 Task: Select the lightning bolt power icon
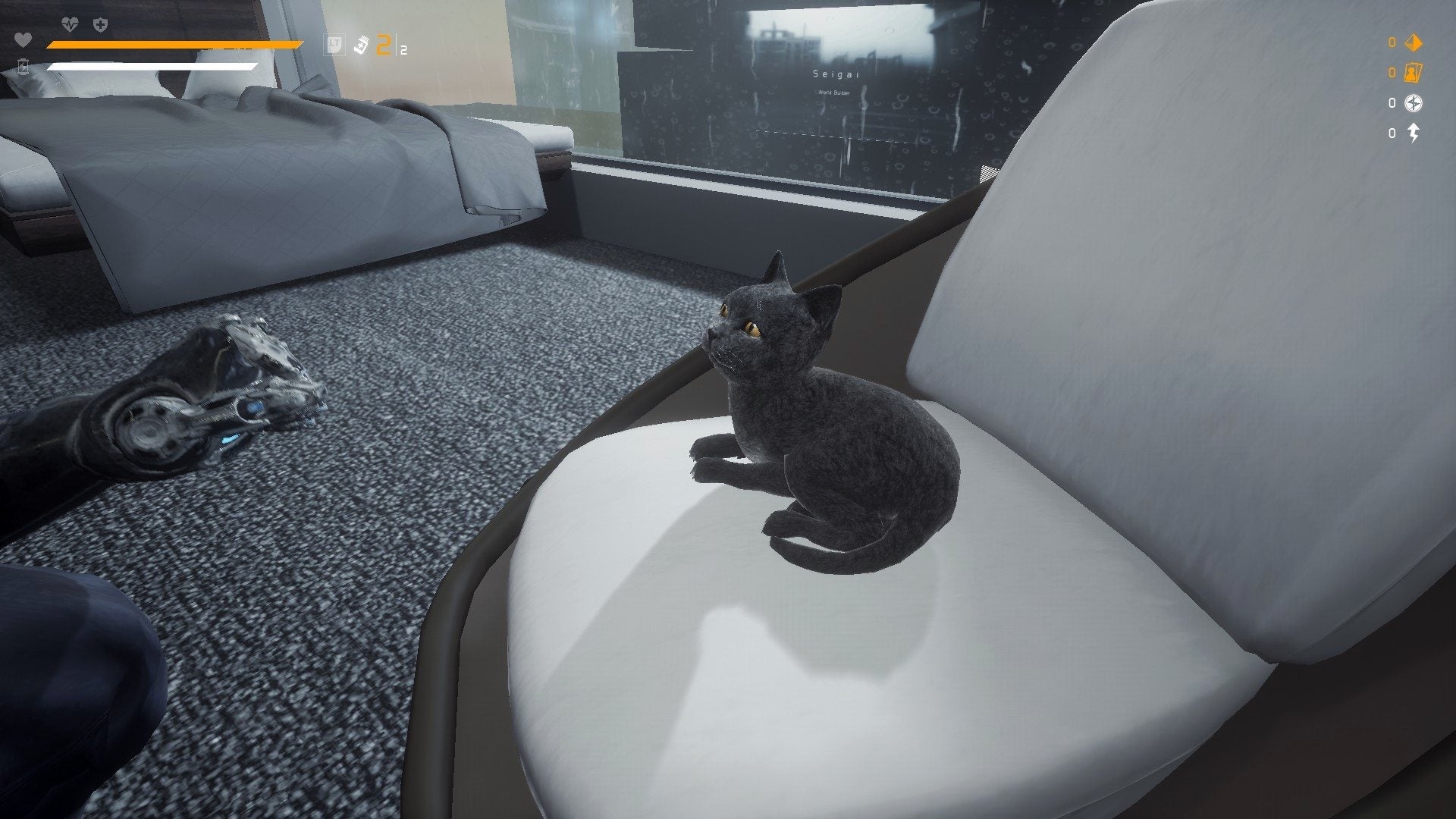point(1414,130)
